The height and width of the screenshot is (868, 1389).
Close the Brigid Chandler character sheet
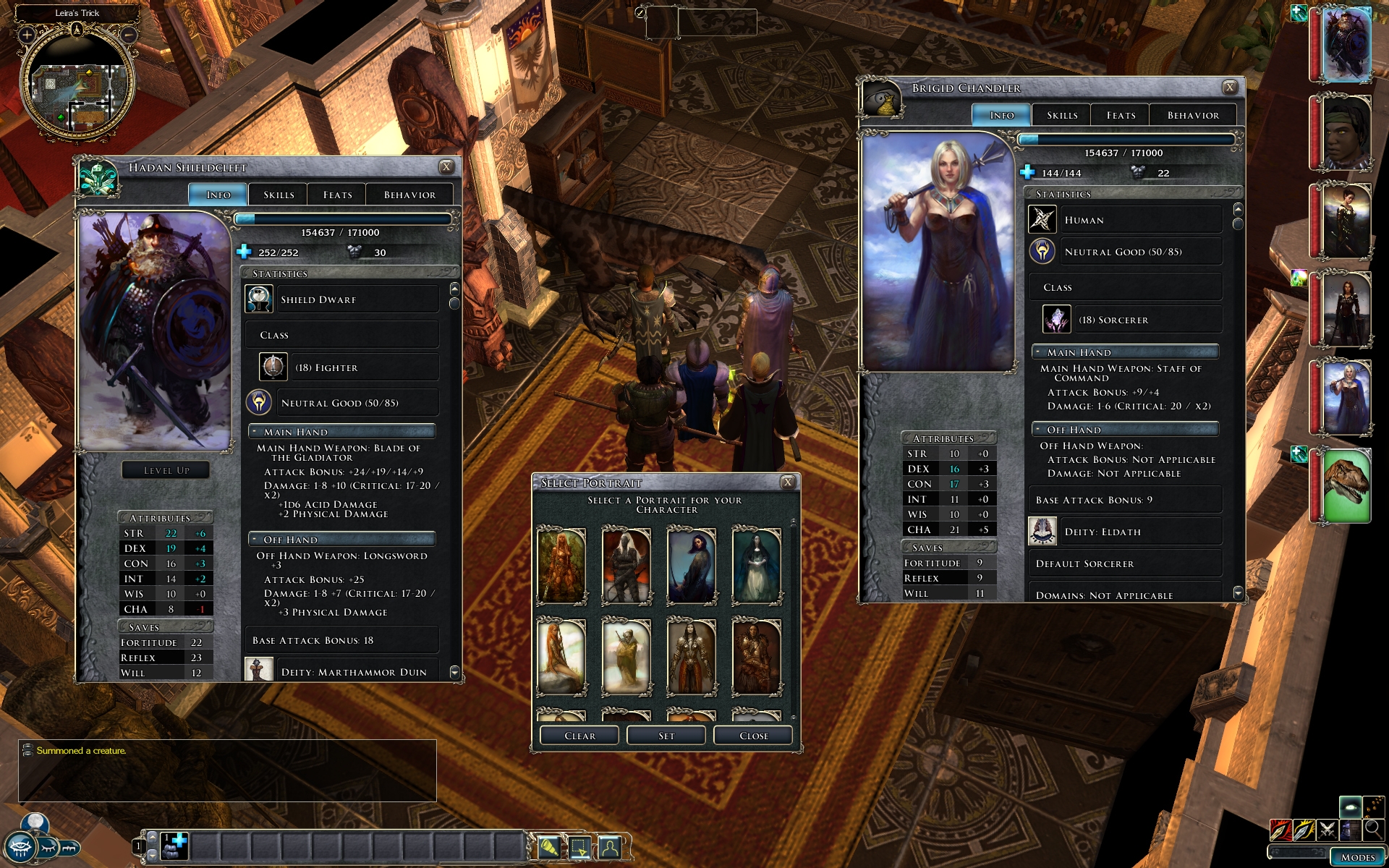(1229, 88)
